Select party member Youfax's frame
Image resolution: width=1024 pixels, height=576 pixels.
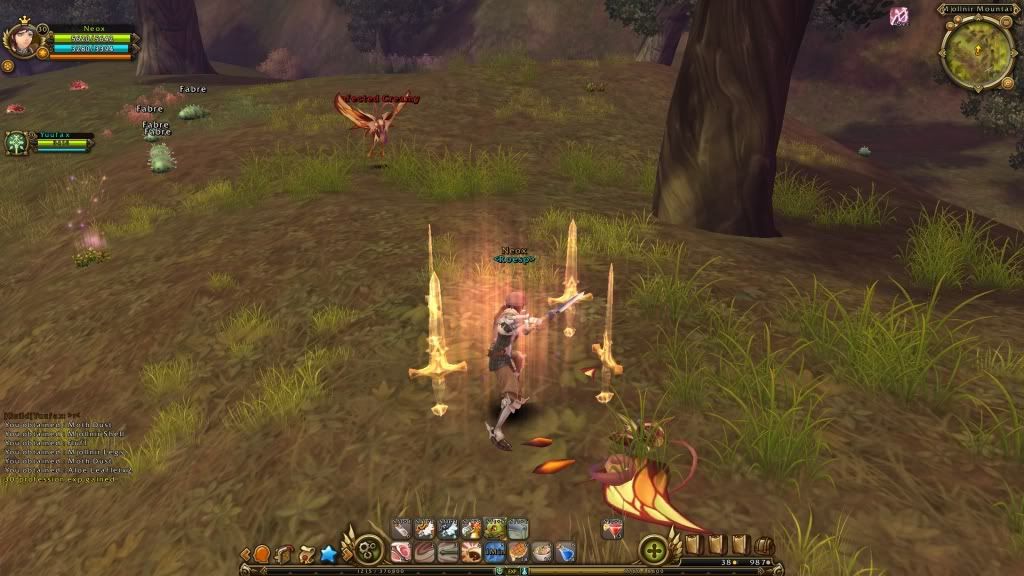point(17,143)
